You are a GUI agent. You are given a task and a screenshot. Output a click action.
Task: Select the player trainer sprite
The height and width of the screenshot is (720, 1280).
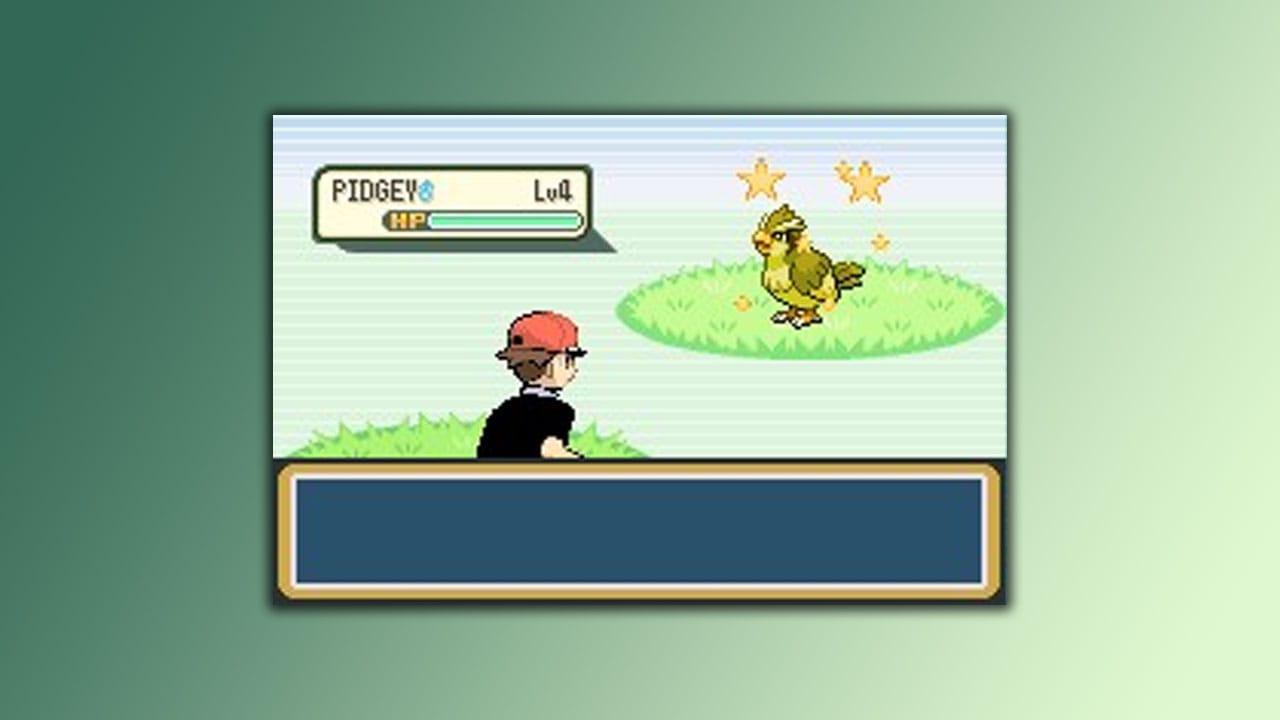click(x=535, y=400)
